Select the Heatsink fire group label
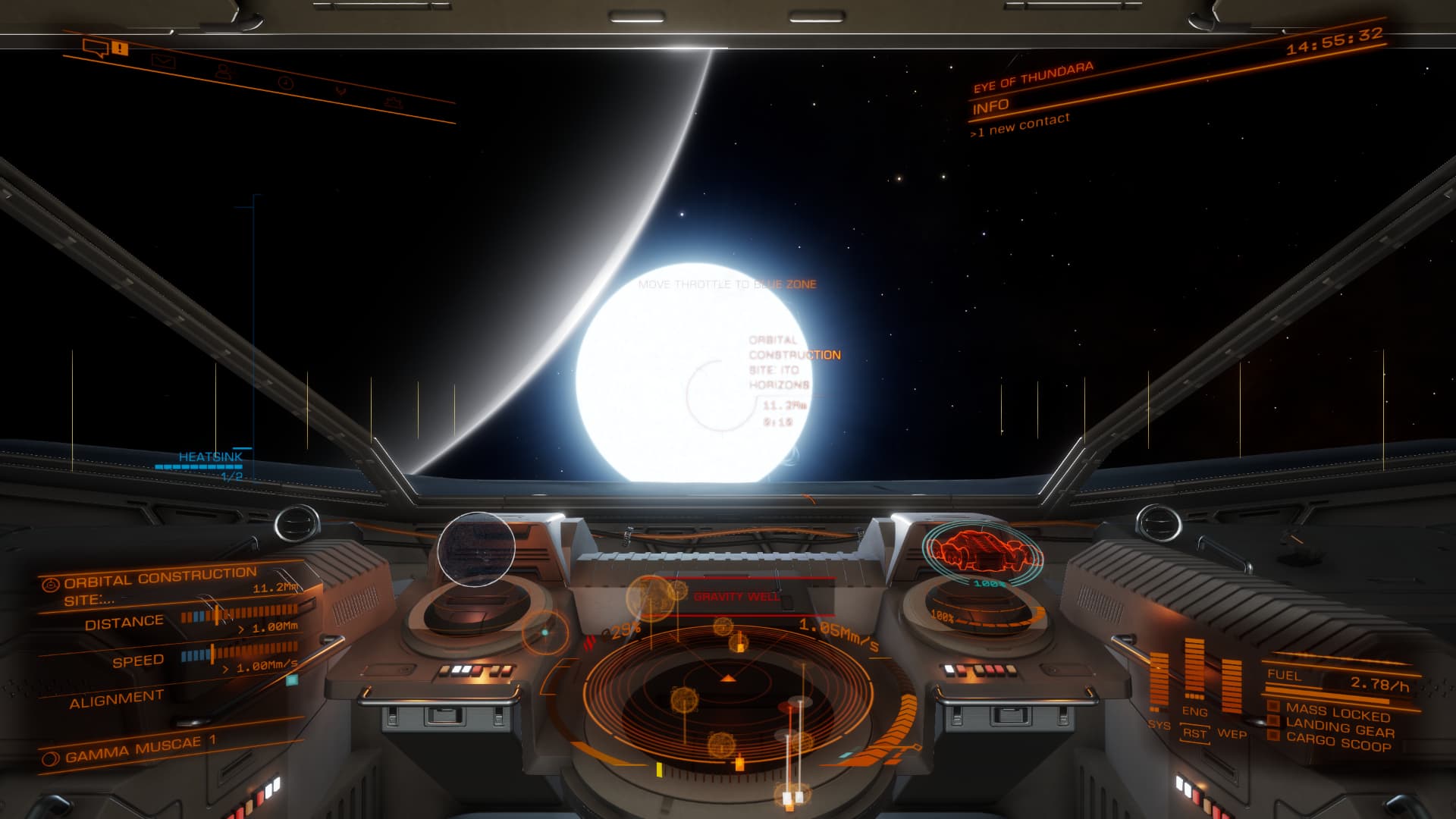This screenshot has width=1456, height=819. [210, 457]
